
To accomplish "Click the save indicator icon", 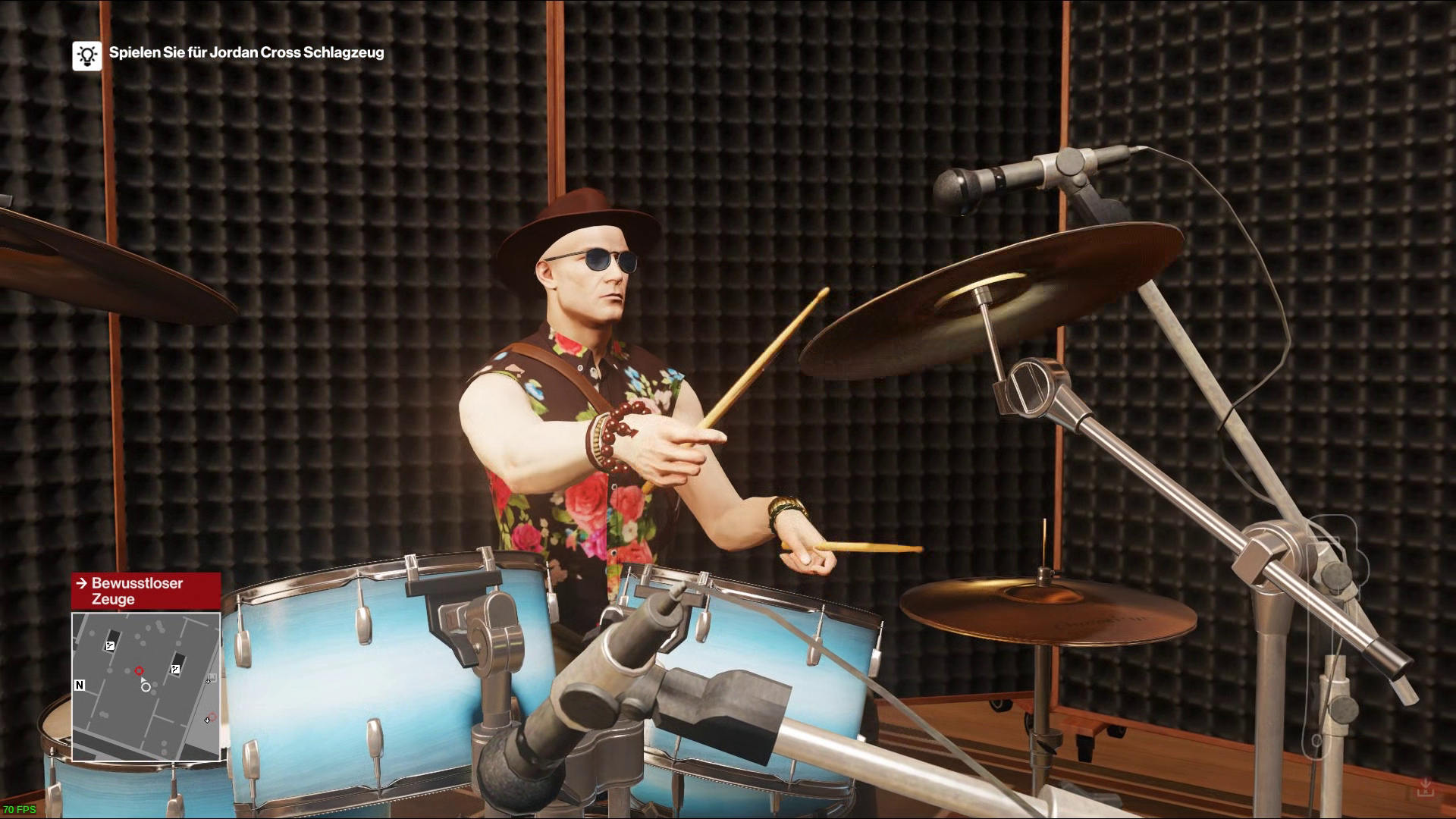I will [x=1425, y=788].
